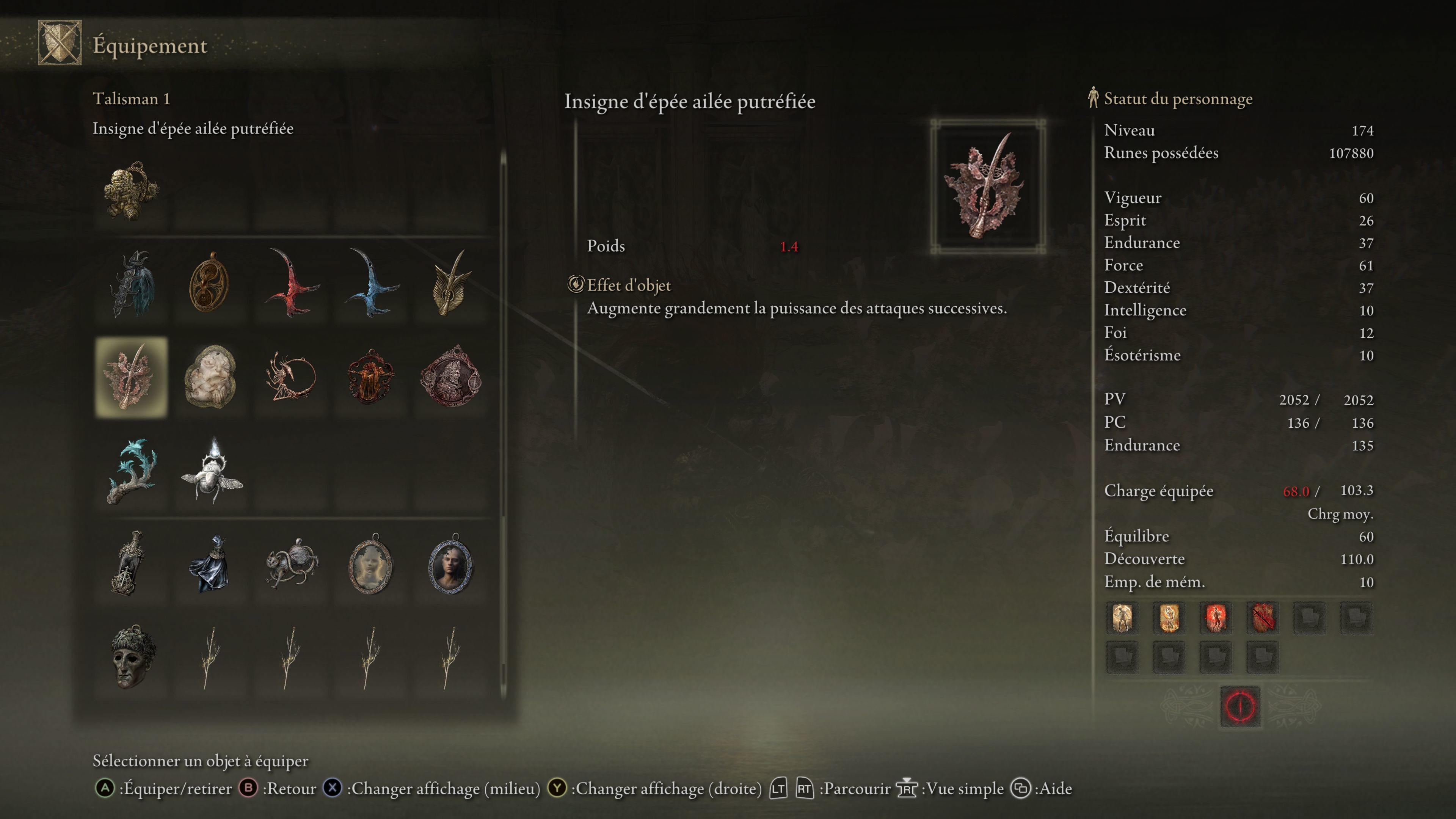Choose the golden lumpy talisman
Image resolution: width=1456 pixels, height=819 pixels.
point(131,191)
